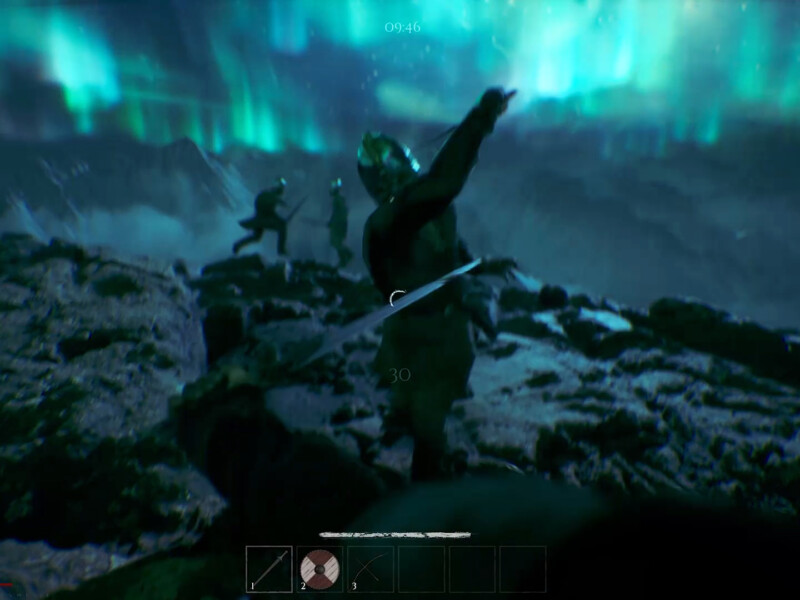Select the sword in hotbar slot 1
Viewport: 800px width, 600px height.
pos(269,569)
